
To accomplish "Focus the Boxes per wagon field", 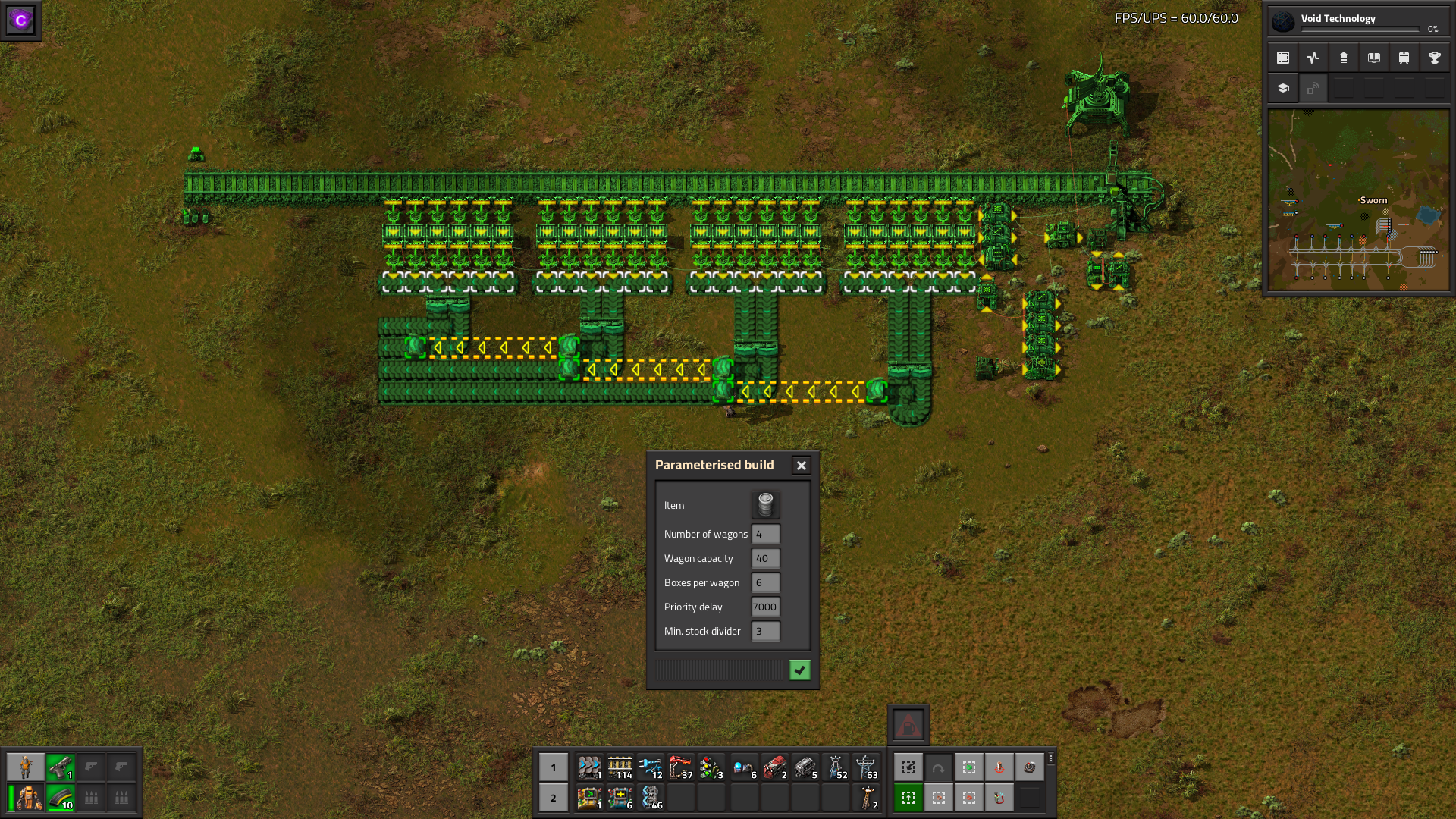I will coord(765,583).
